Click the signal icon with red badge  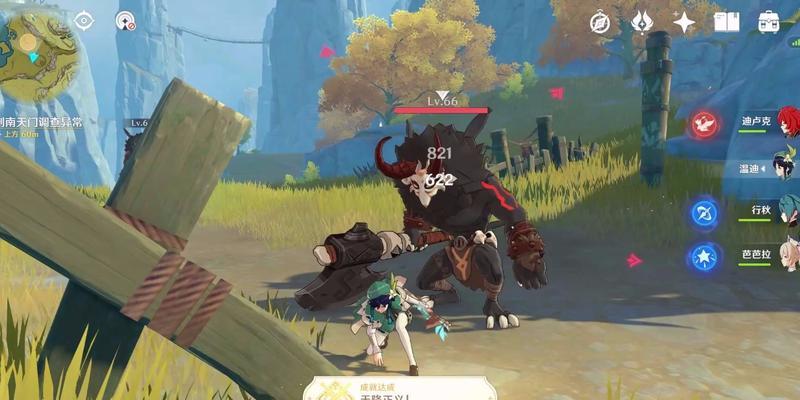pos(124,21)
